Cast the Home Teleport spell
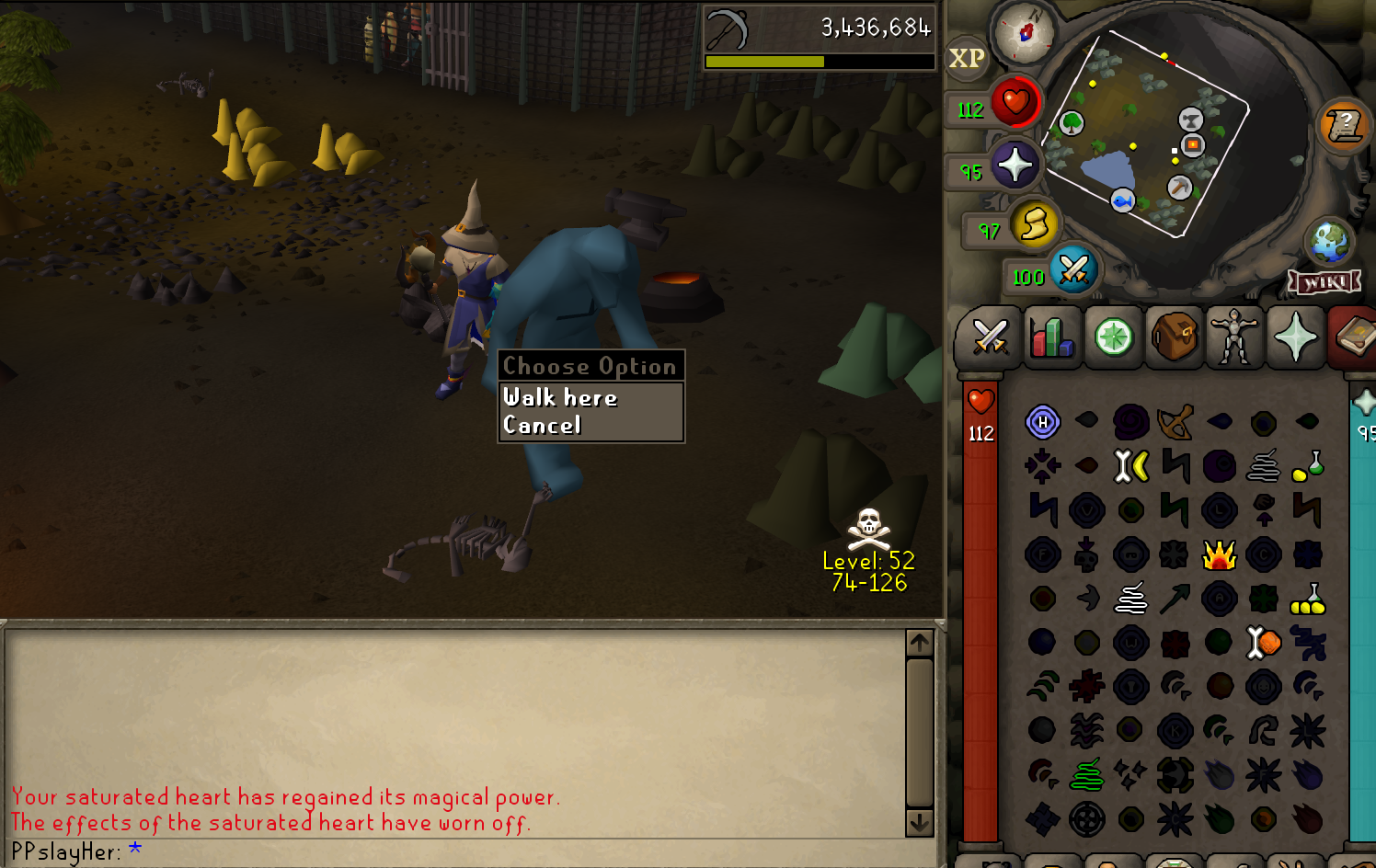This screenshot has width=1376, height=868. coord(1043,423)
